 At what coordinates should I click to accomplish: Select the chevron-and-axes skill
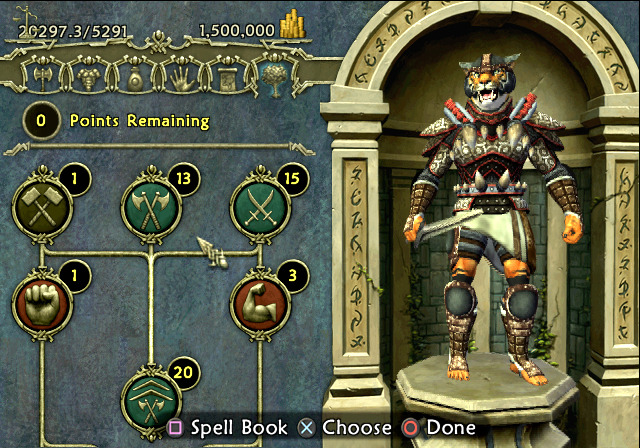[148, 400]
